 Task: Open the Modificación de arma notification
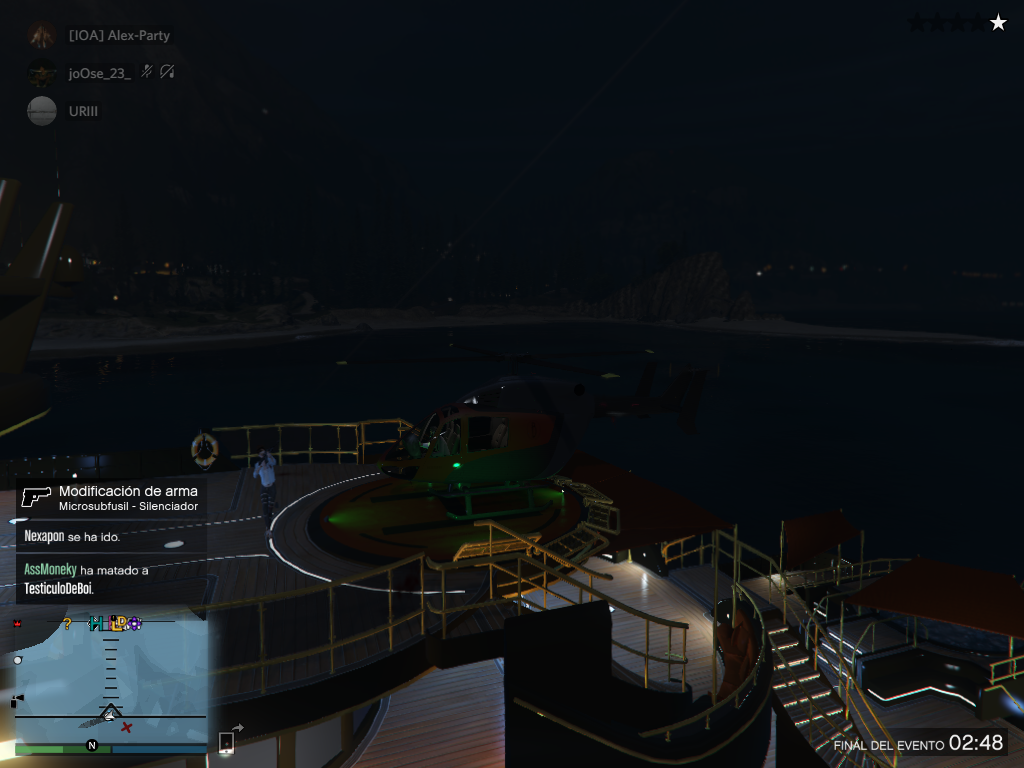tap(111, 498)
